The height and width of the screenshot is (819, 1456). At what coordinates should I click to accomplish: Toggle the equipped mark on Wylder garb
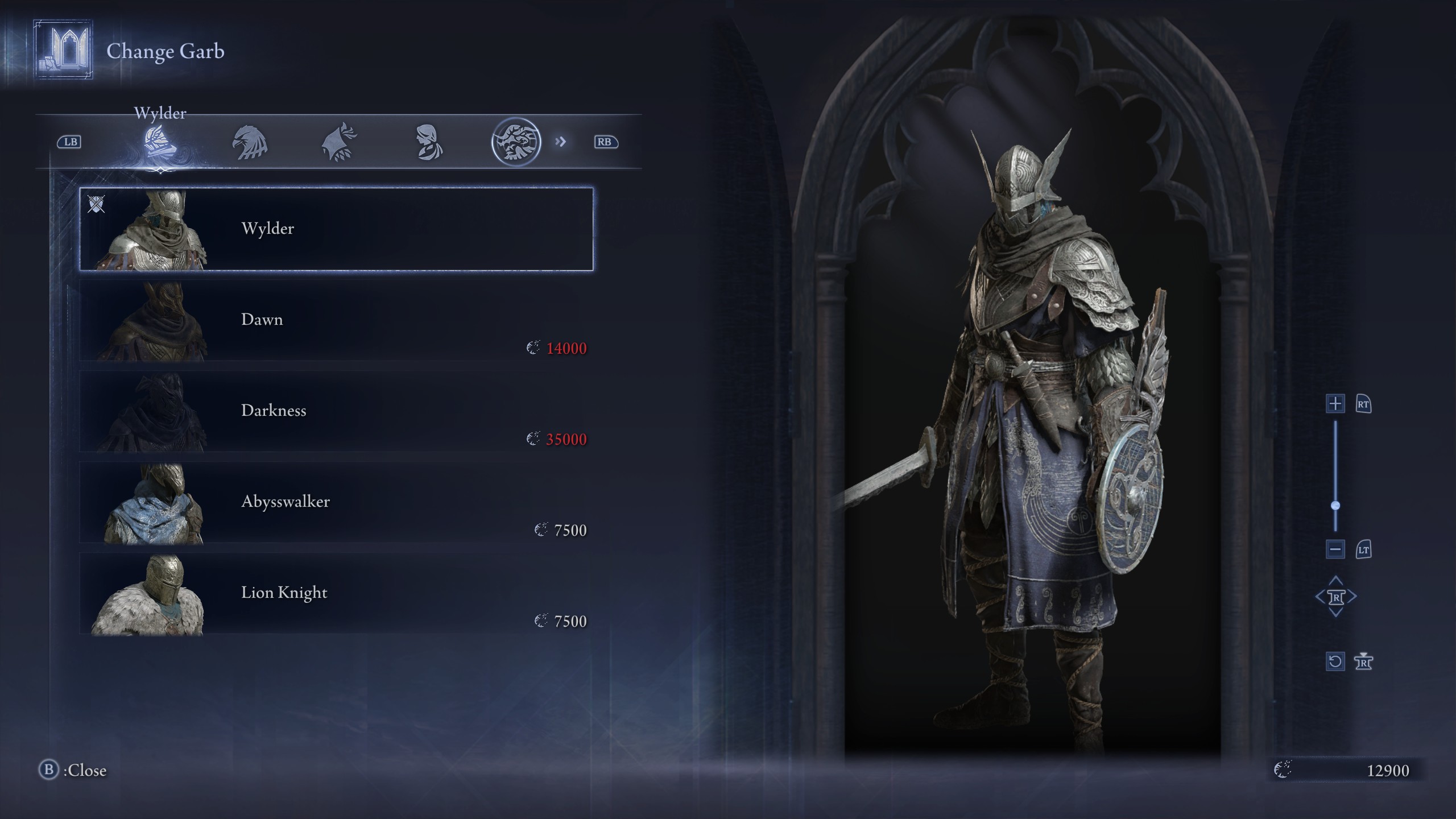97,205
